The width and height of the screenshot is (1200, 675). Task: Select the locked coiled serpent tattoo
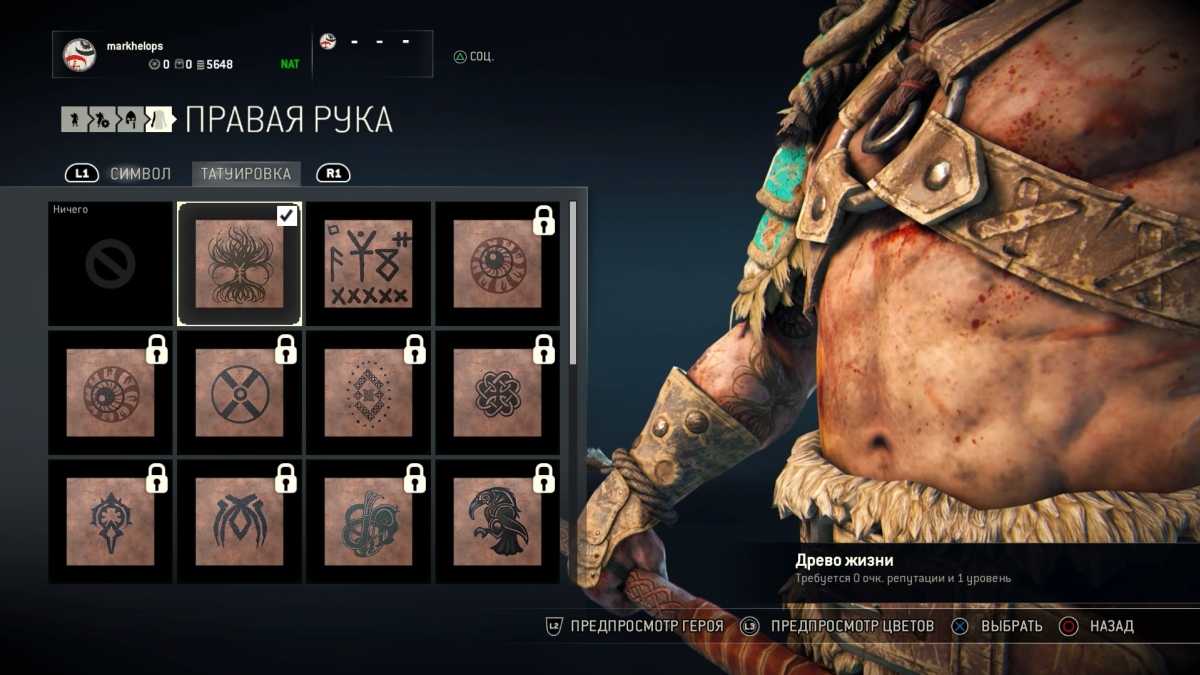tap(368, 521)
